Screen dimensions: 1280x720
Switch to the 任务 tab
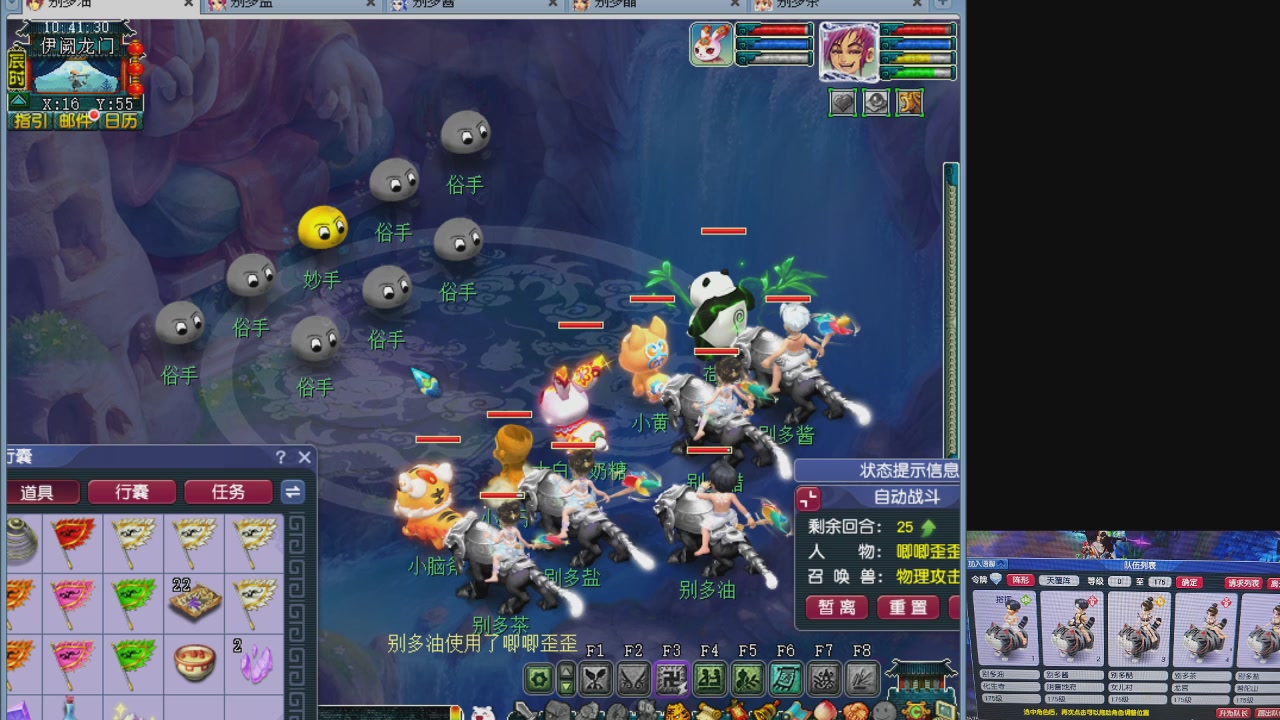228,492
